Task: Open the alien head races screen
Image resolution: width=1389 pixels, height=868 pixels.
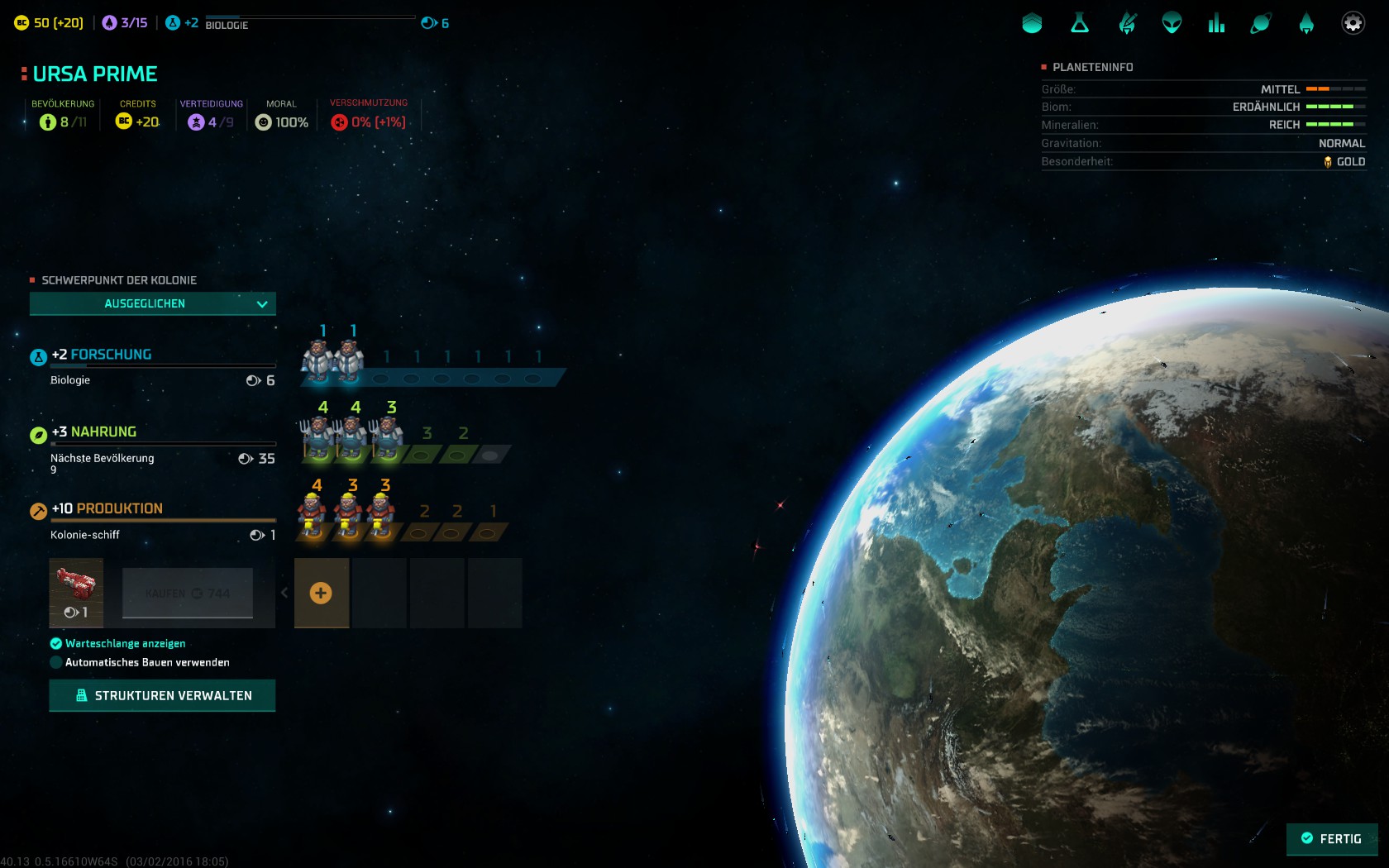Action: coord(1172,23)
